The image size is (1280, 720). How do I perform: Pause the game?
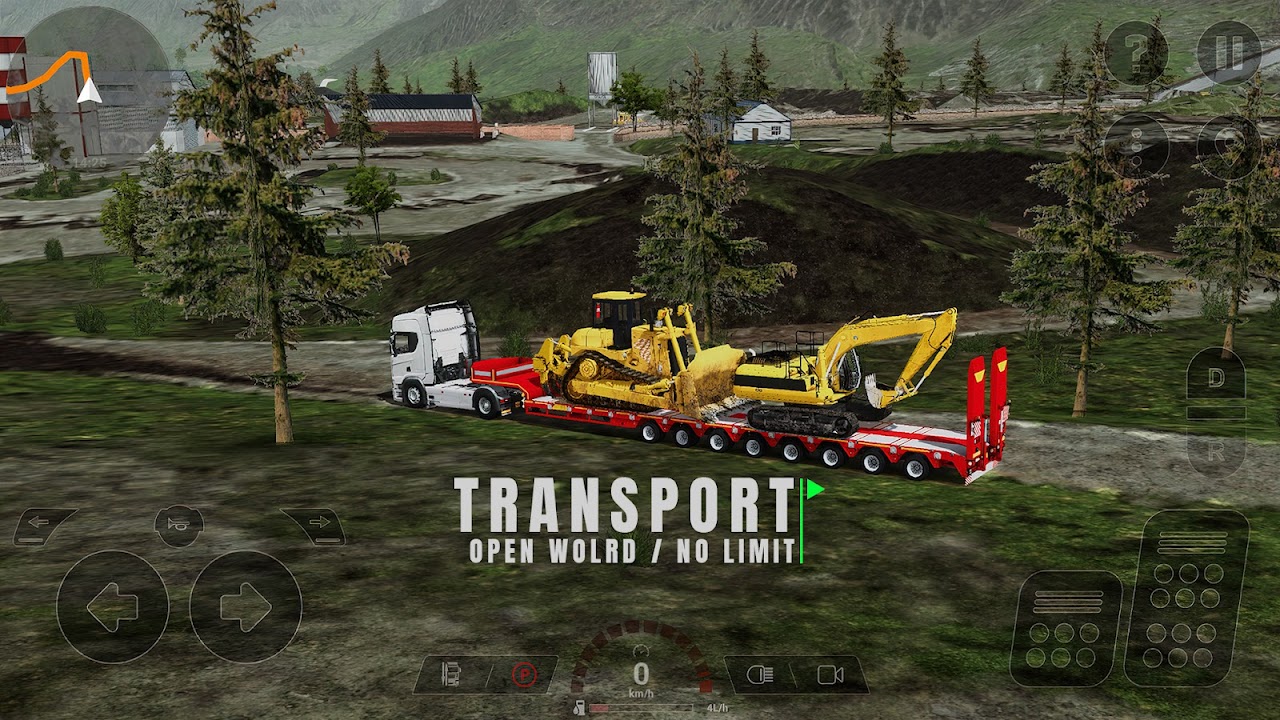coord(1229,53)
